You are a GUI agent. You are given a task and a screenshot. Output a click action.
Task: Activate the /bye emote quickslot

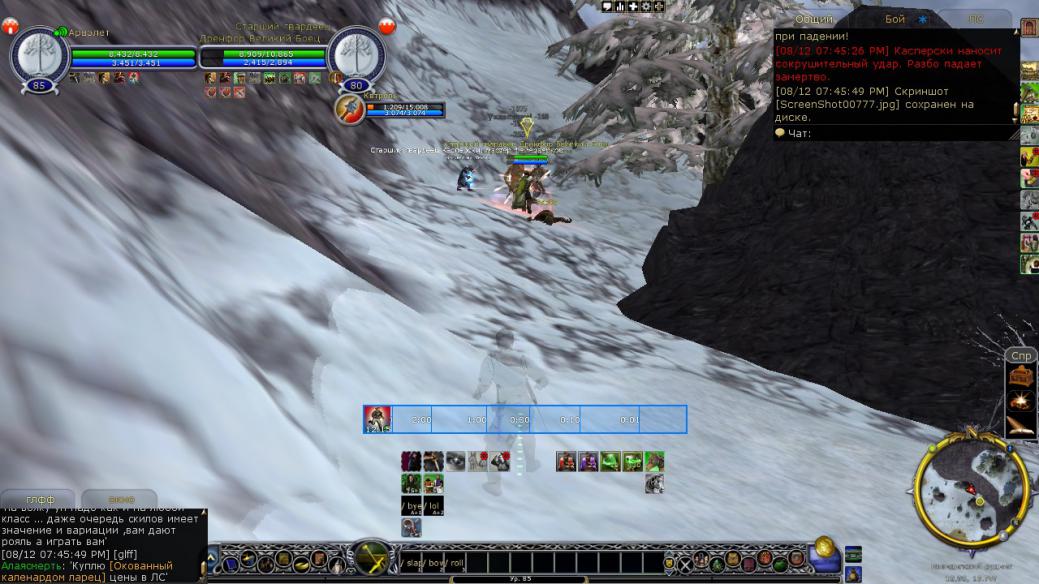[411, 506]
